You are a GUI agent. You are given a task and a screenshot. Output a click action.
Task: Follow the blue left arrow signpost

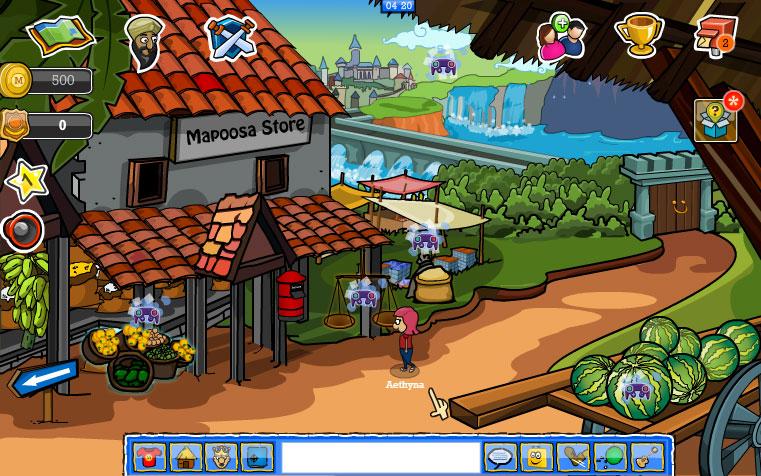pos(45,378)
